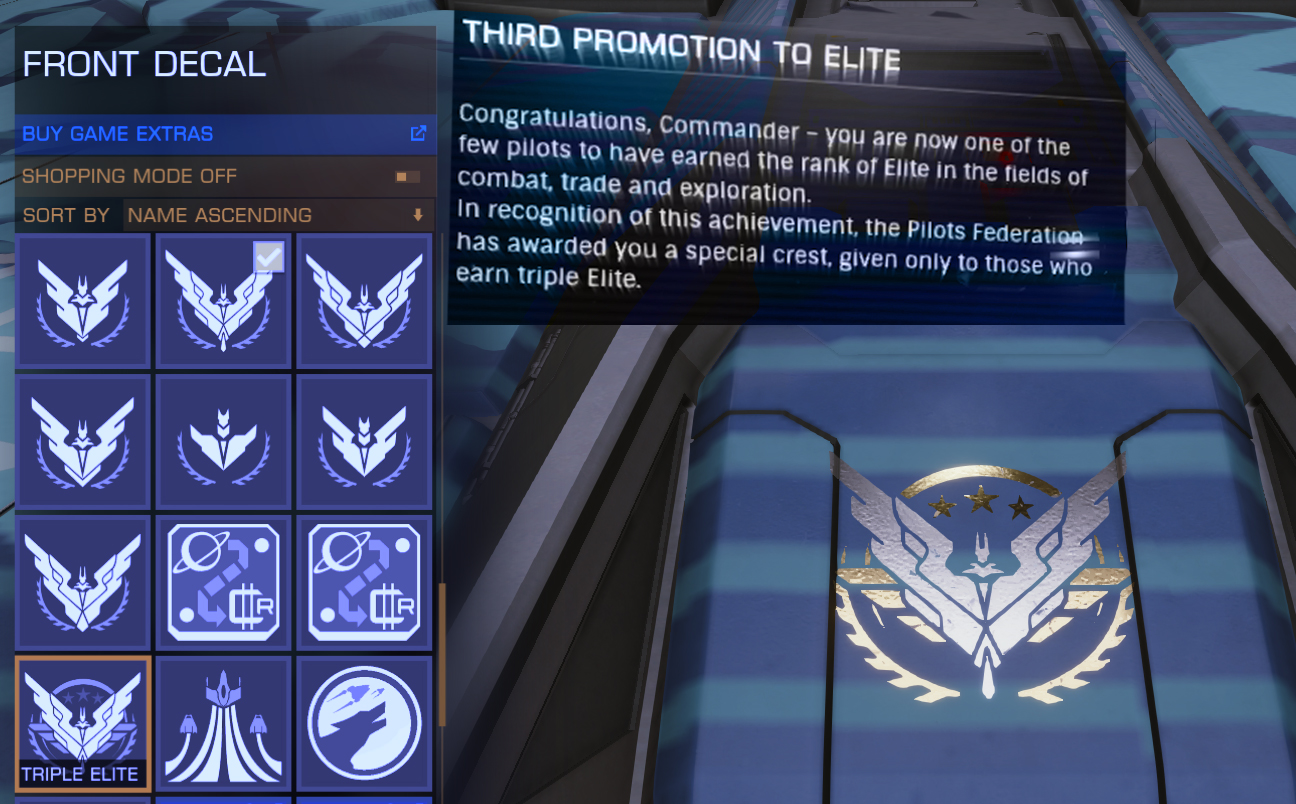1296x804 pixels.
Task: Pick the trade rank decal with planet and credits
Action: (224, 581)
